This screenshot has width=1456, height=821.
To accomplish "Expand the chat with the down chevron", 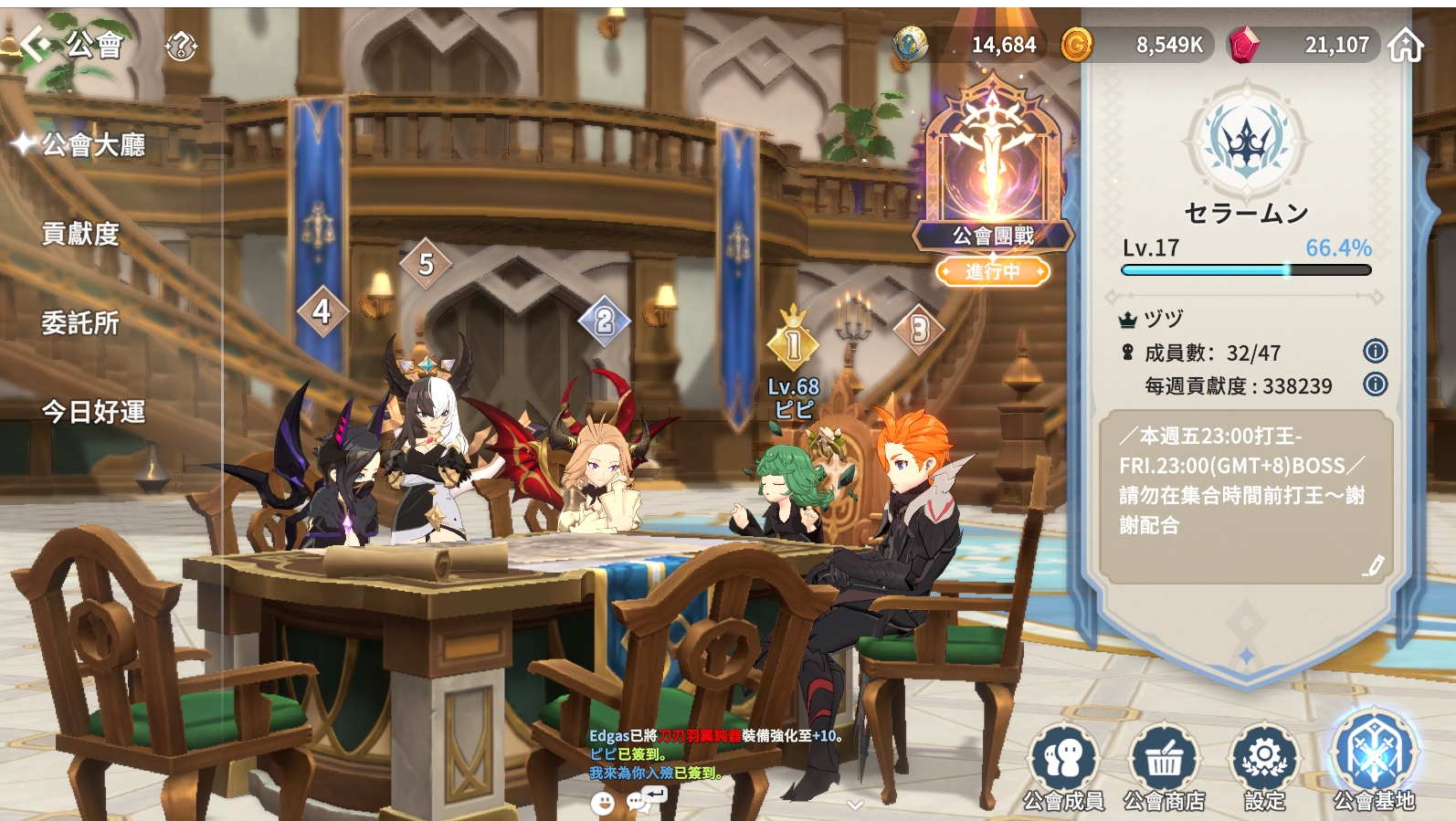I will pos(855,805).
